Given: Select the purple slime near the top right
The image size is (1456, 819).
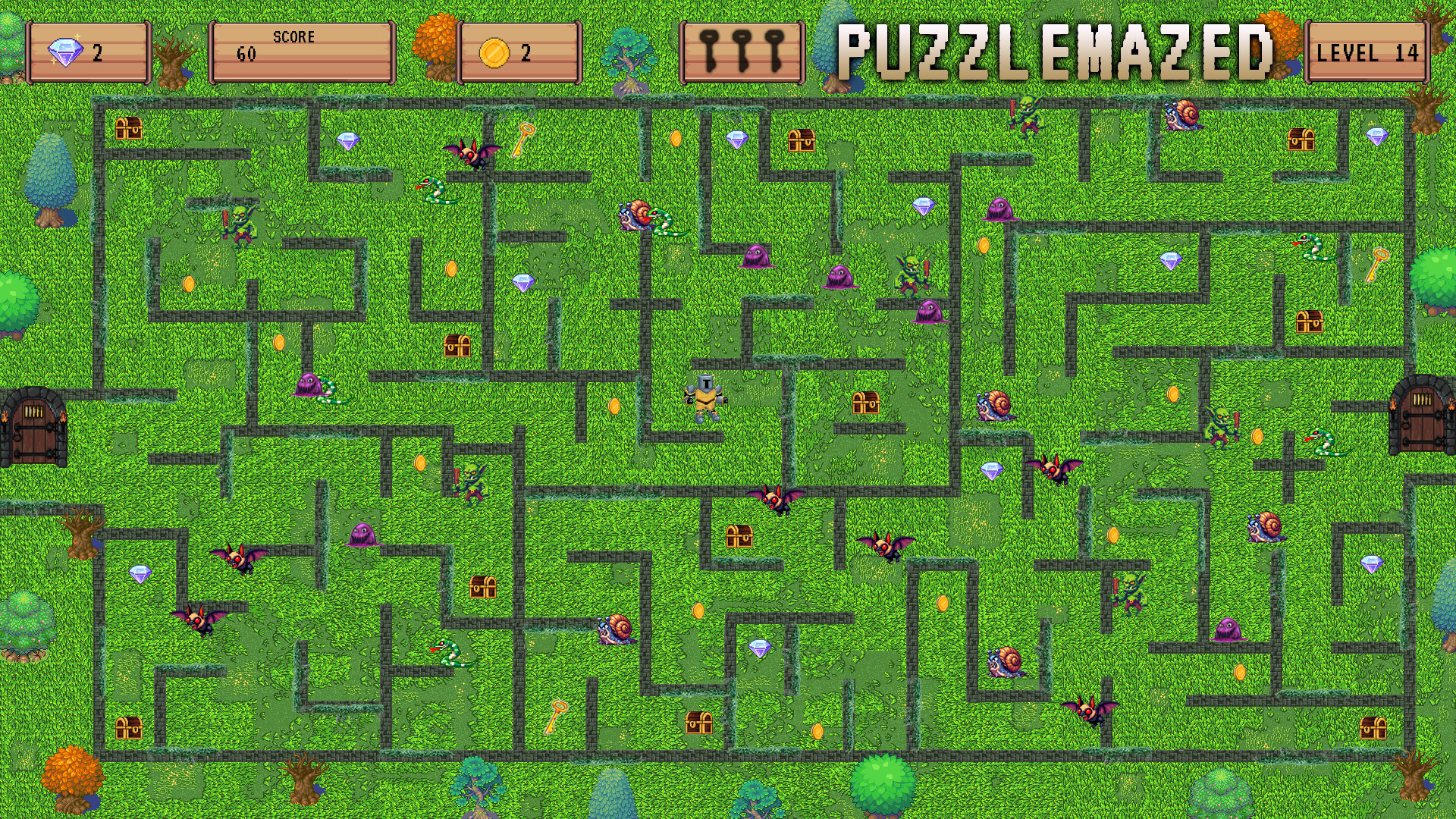Looking at the screenshot, I should (x=1003, y=210).
